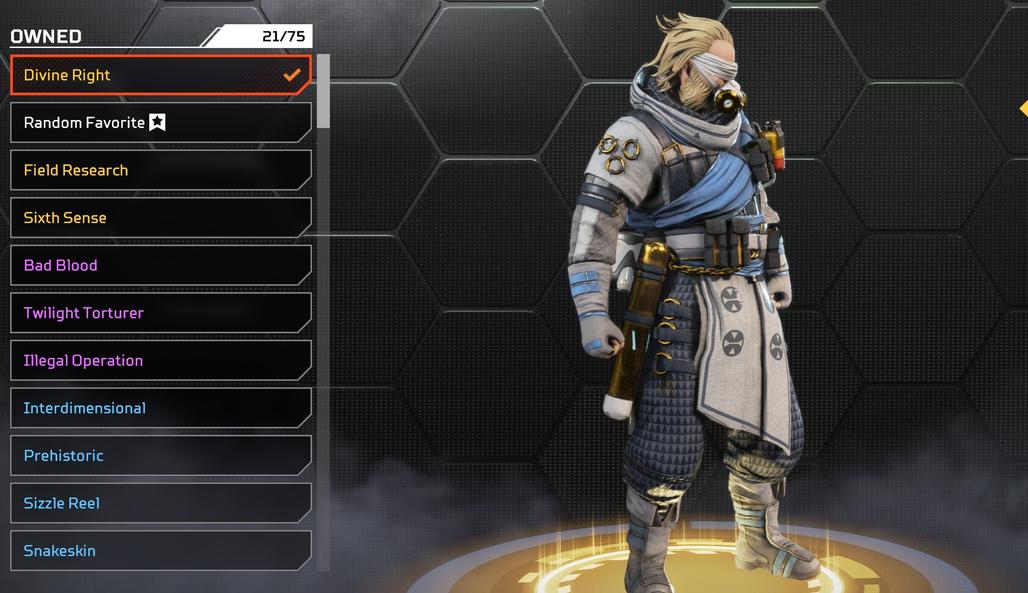The height and width of the screenshot is (593, 1028).
Task: Choose the Twilight Torturer skin
Action: coord(160,313)
